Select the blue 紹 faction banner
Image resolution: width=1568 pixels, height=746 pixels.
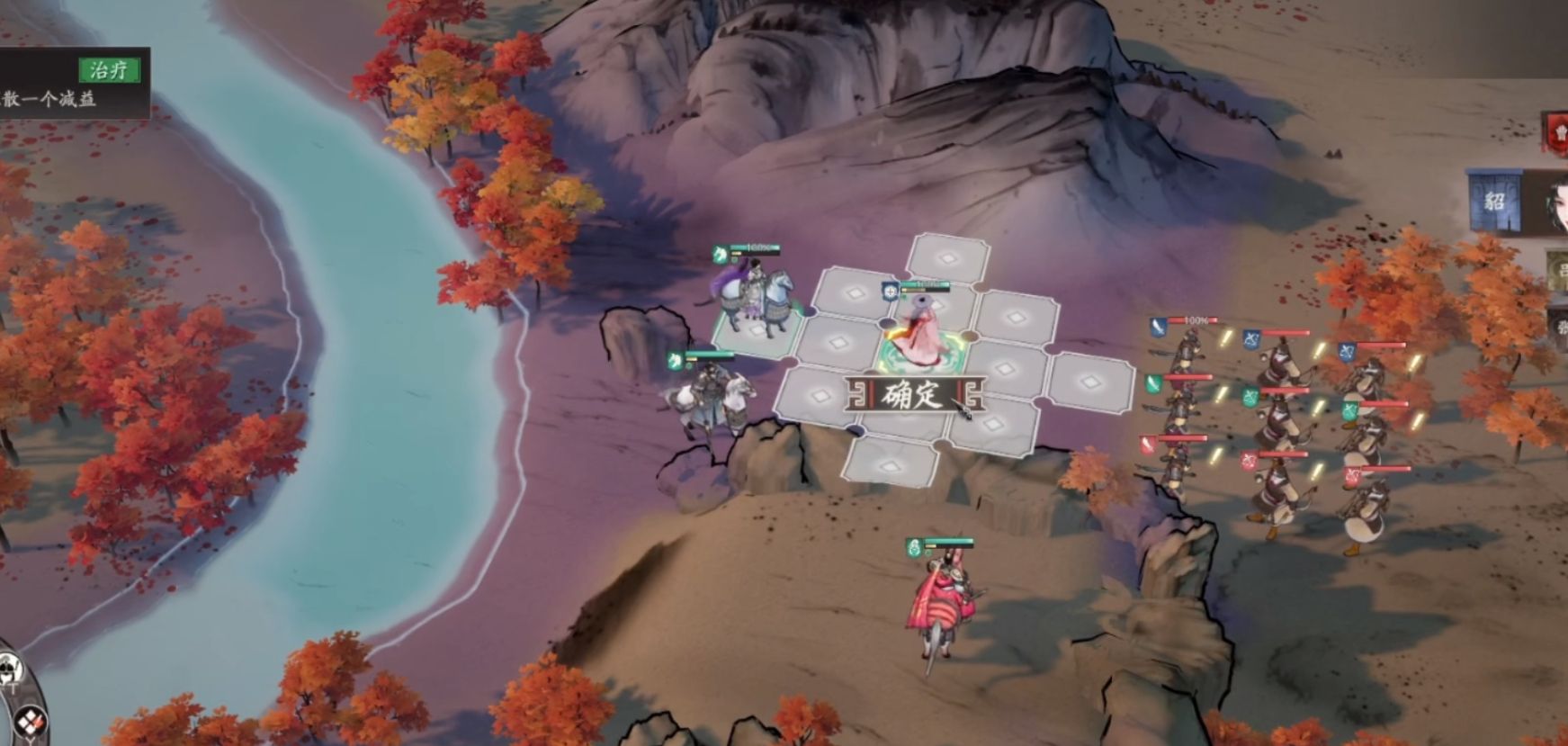pyautogui.click(x=1494, y=200)
